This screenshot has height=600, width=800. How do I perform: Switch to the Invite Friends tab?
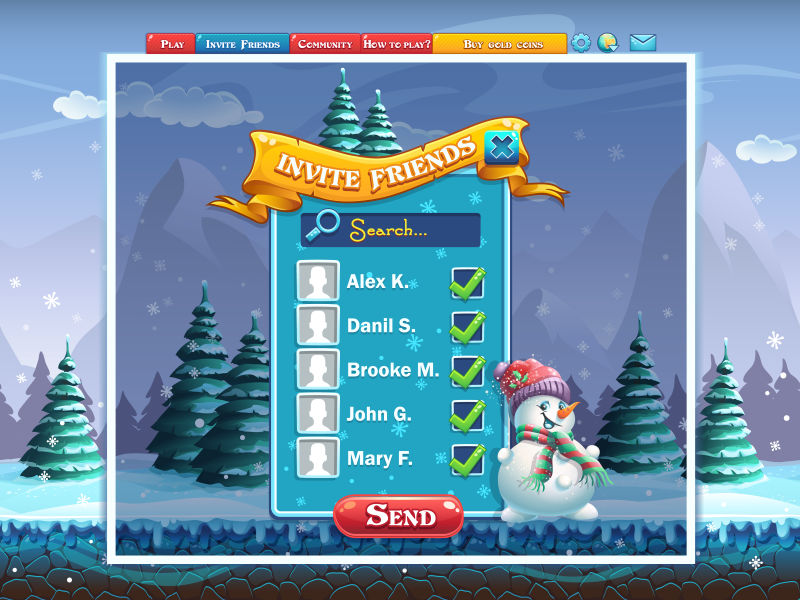(242, 44)
